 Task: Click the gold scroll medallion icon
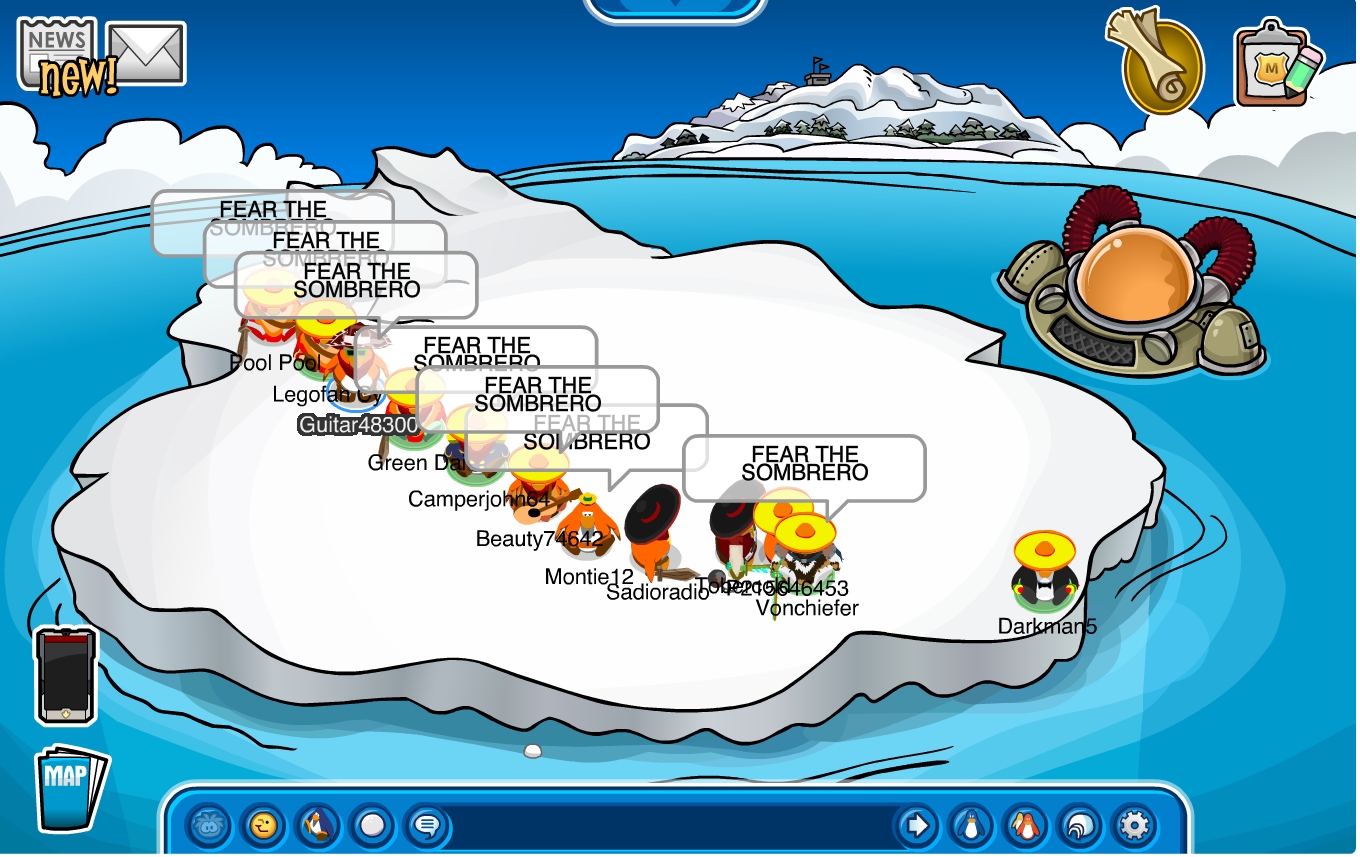coord(1160,64)
